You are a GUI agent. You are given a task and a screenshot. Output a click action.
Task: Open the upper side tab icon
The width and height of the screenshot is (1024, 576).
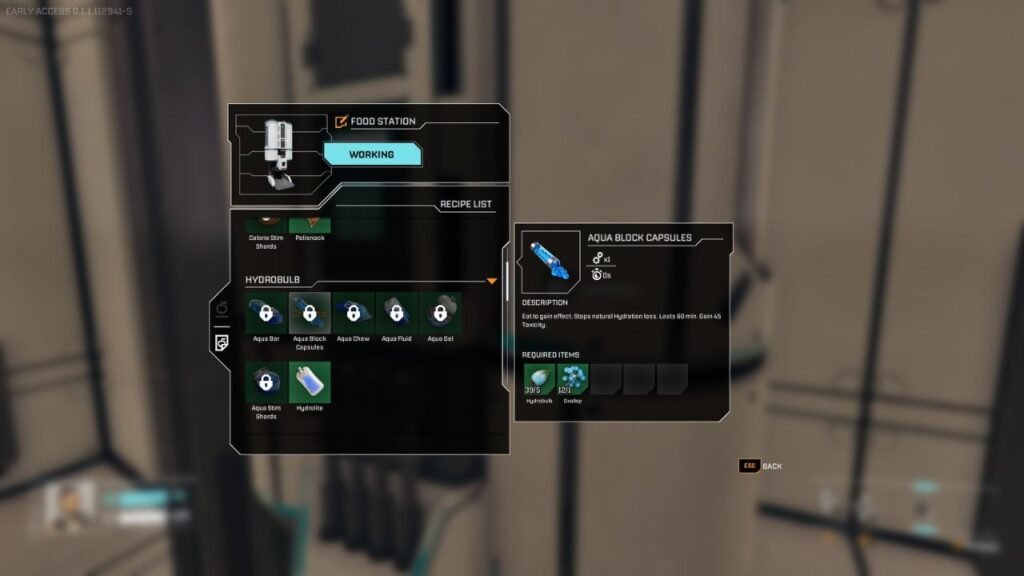coord(221,308)
